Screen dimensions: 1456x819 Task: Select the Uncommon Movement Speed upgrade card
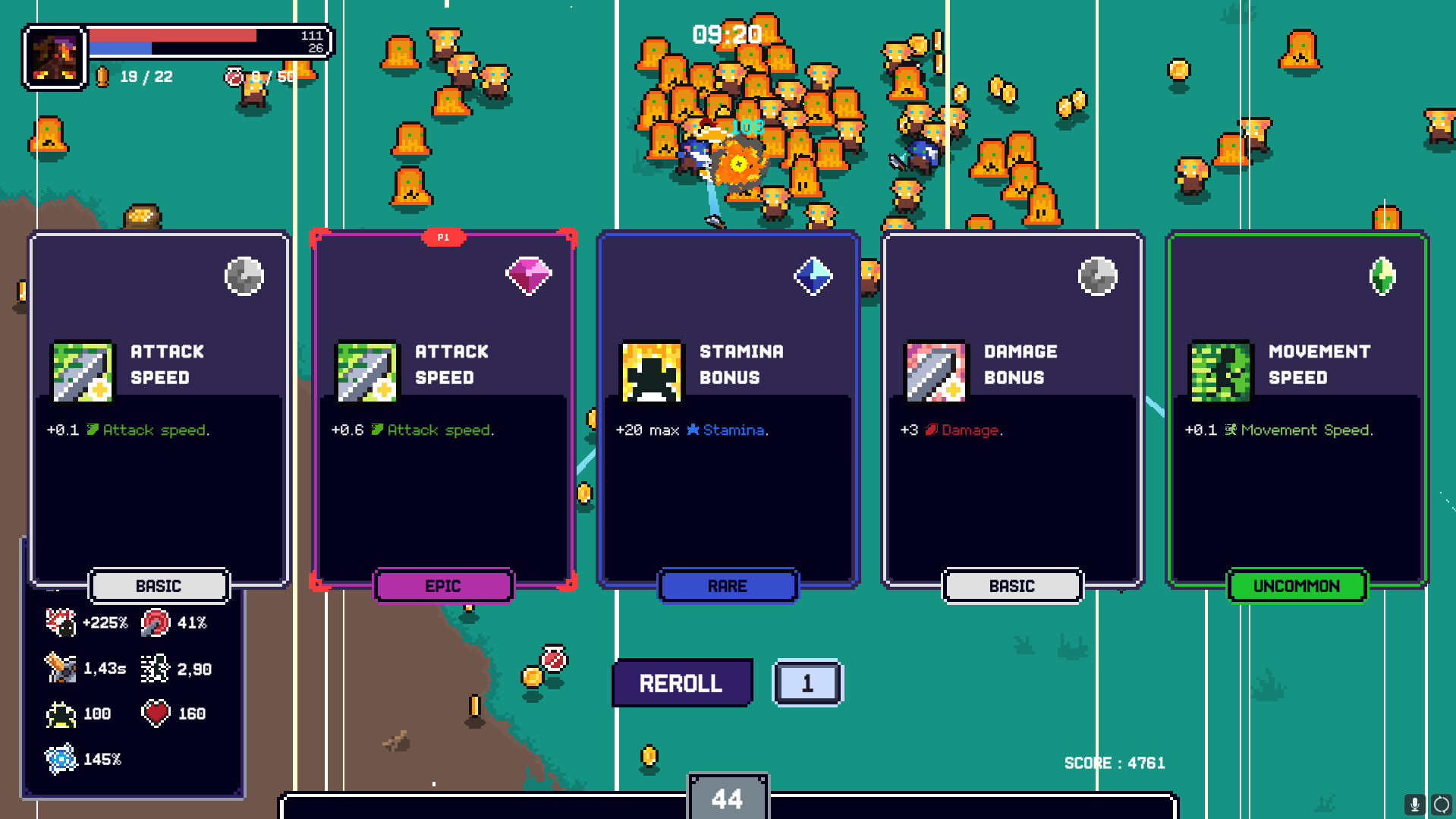1296,410
